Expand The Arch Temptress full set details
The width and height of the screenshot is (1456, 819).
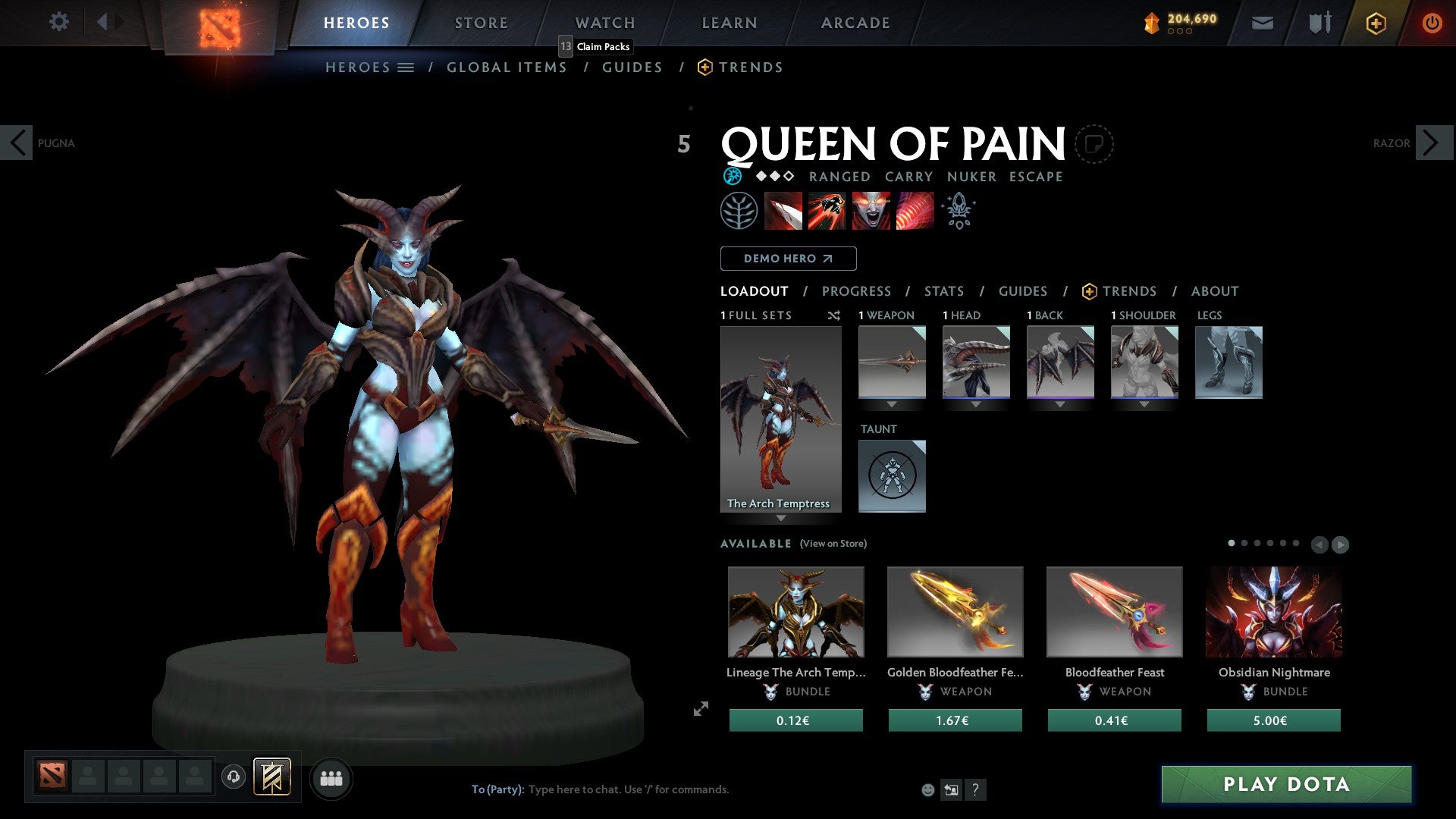click(x=781, y=519)
